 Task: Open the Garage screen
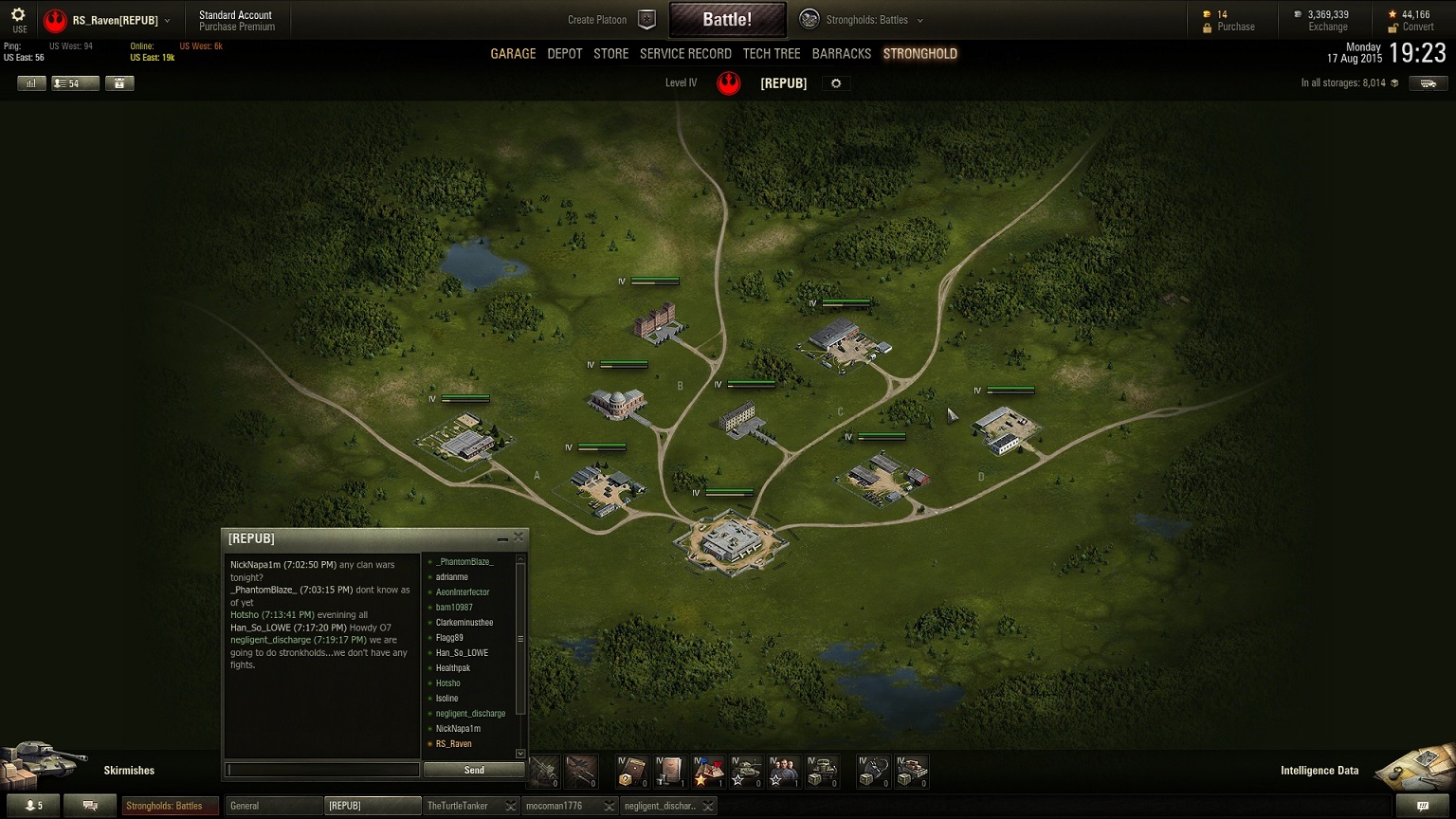(513, 54)
